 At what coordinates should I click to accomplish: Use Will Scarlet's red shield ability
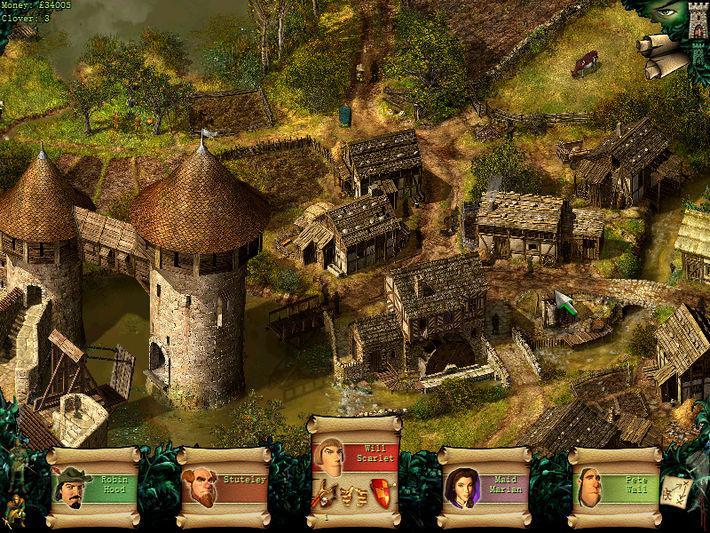[x=381, y=491]
